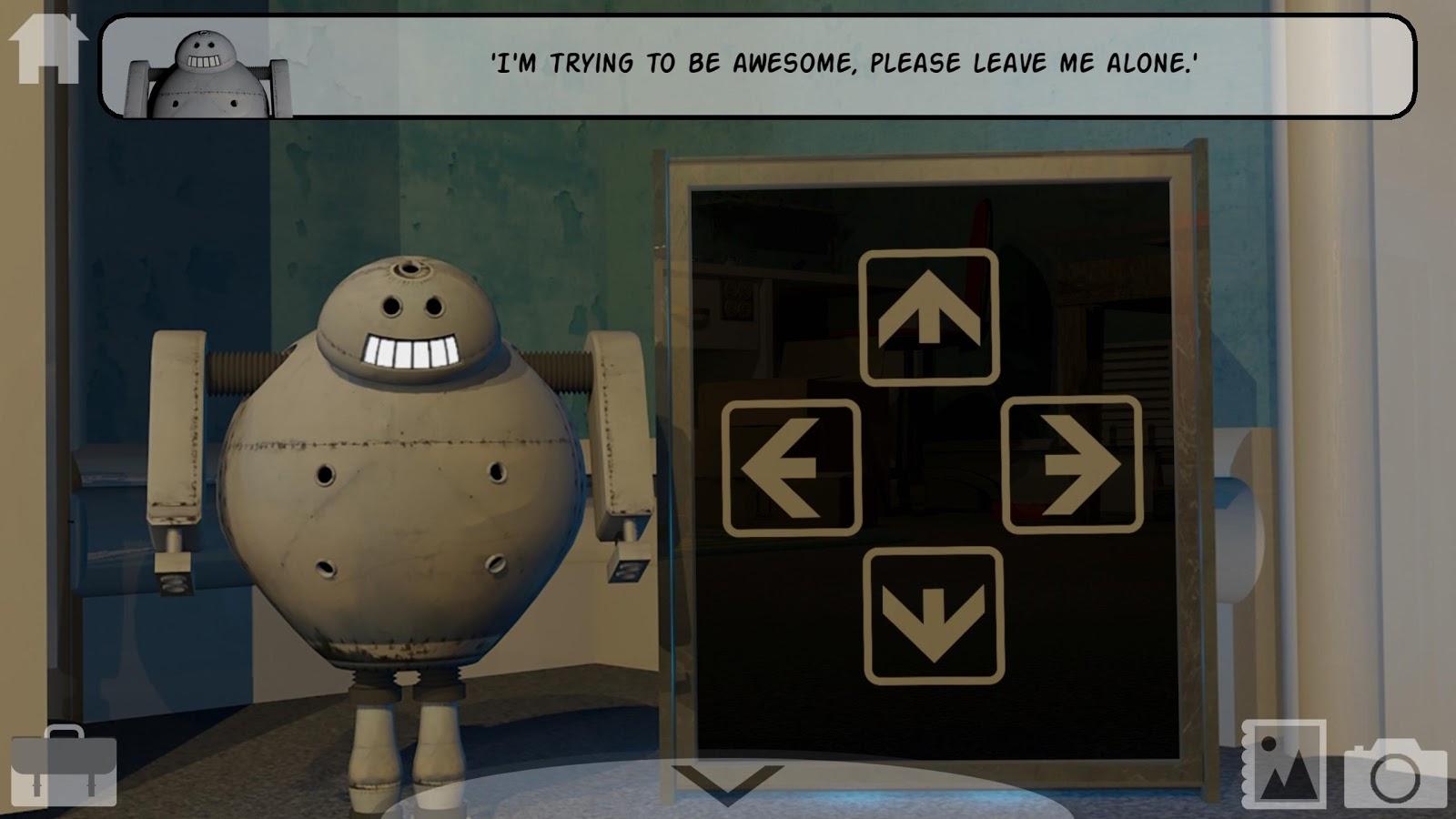Open the photo gallery icon
Image resolution: width=1456 pixels, height=819 pixels.
coord(1283,764)
